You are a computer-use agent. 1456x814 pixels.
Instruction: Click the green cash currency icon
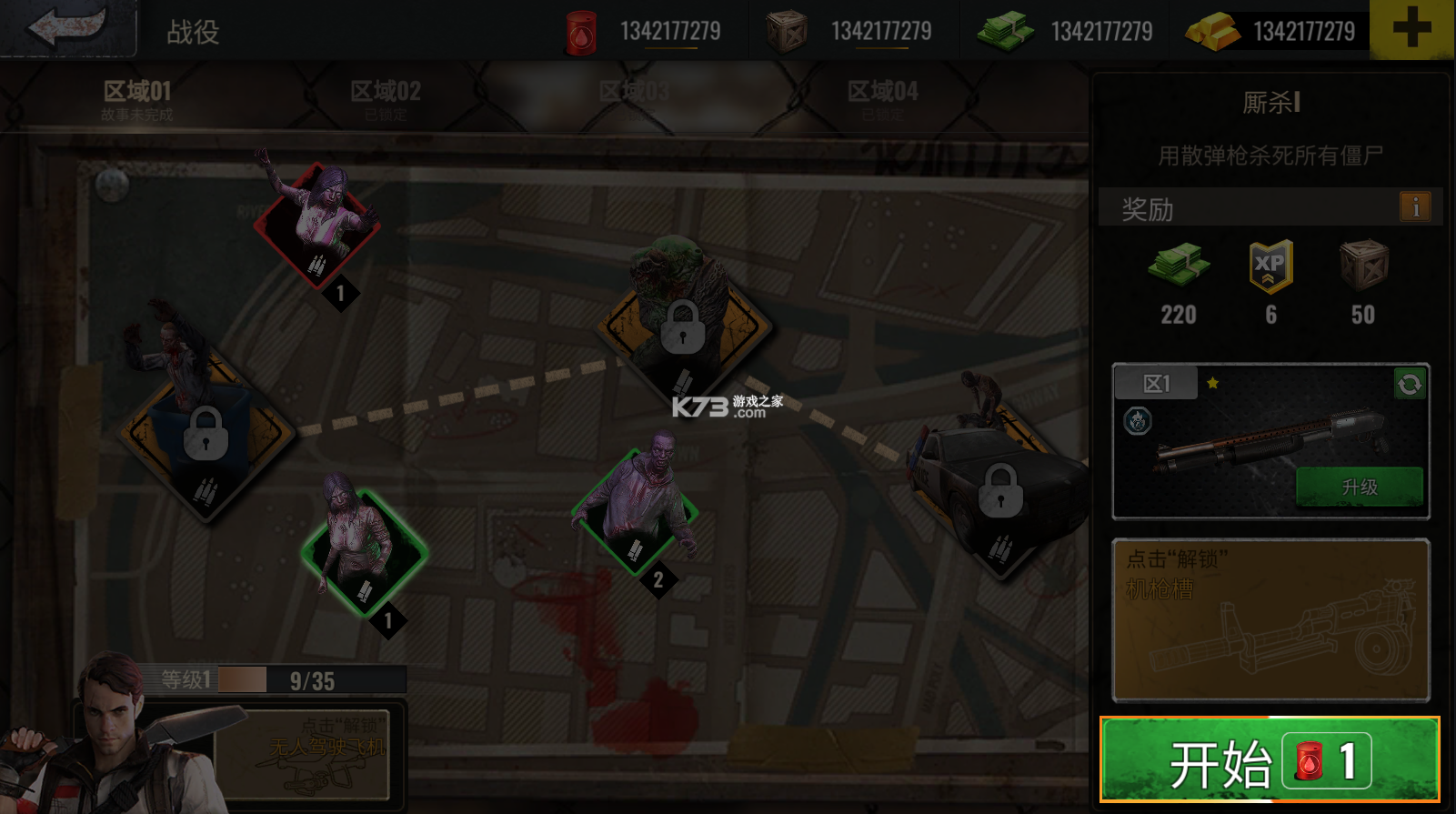(x=1004, y=29)
